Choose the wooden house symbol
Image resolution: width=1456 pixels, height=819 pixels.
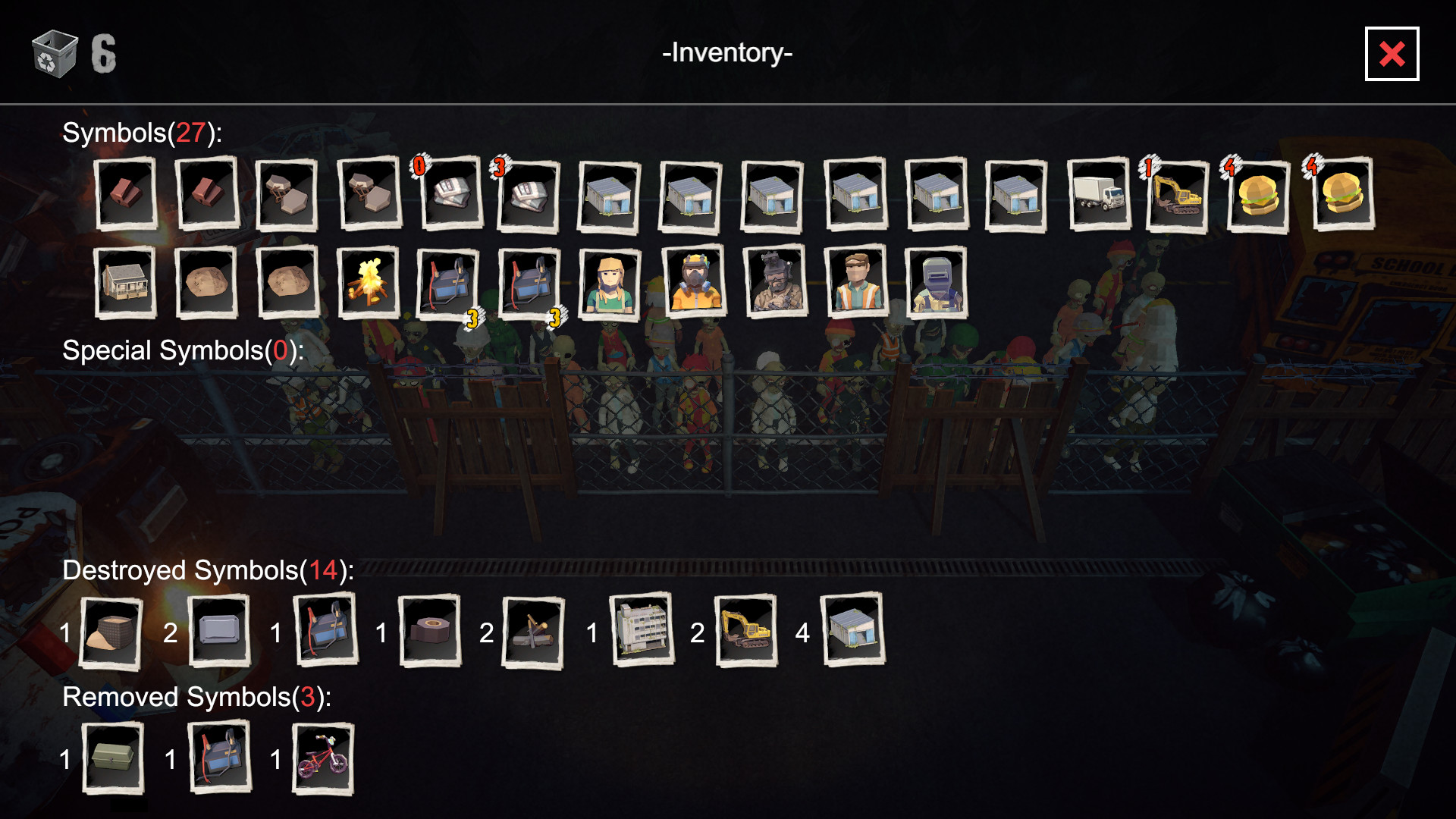tap(125, 282)
